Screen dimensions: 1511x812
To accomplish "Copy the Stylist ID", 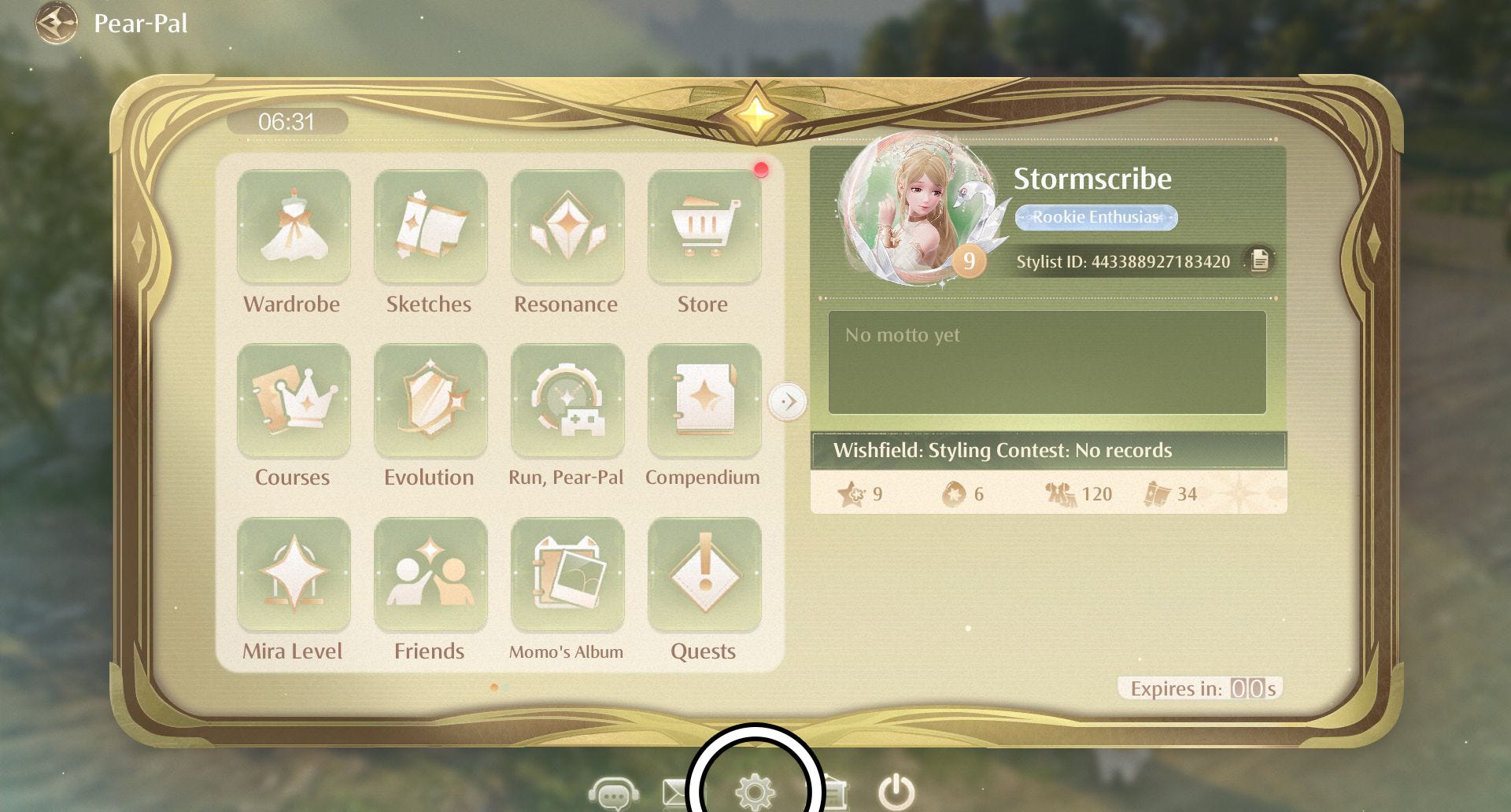I will [x=1259, y=260].
